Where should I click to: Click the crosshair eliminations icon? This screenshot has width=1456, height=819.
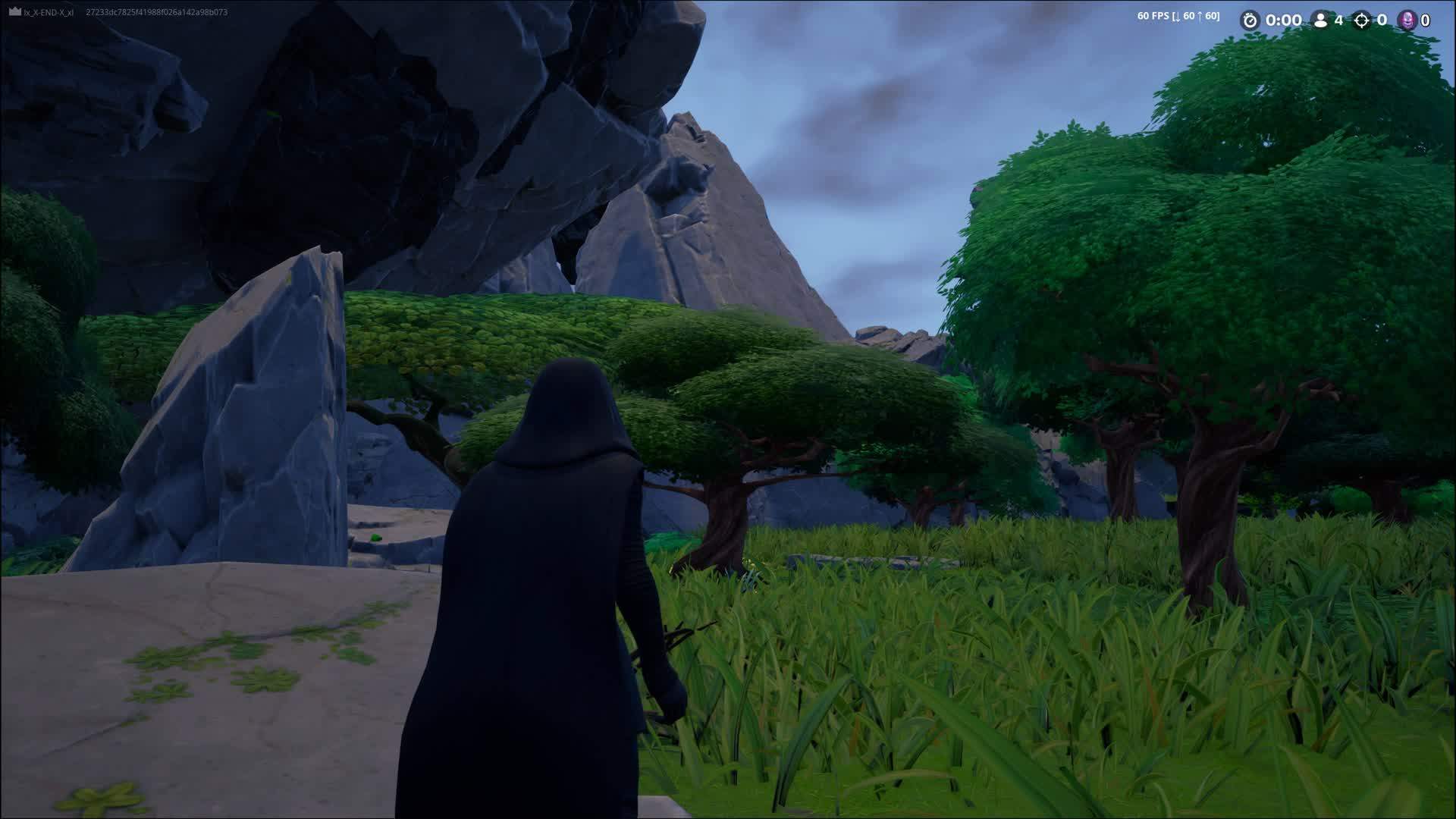(x=1362, y=21)
